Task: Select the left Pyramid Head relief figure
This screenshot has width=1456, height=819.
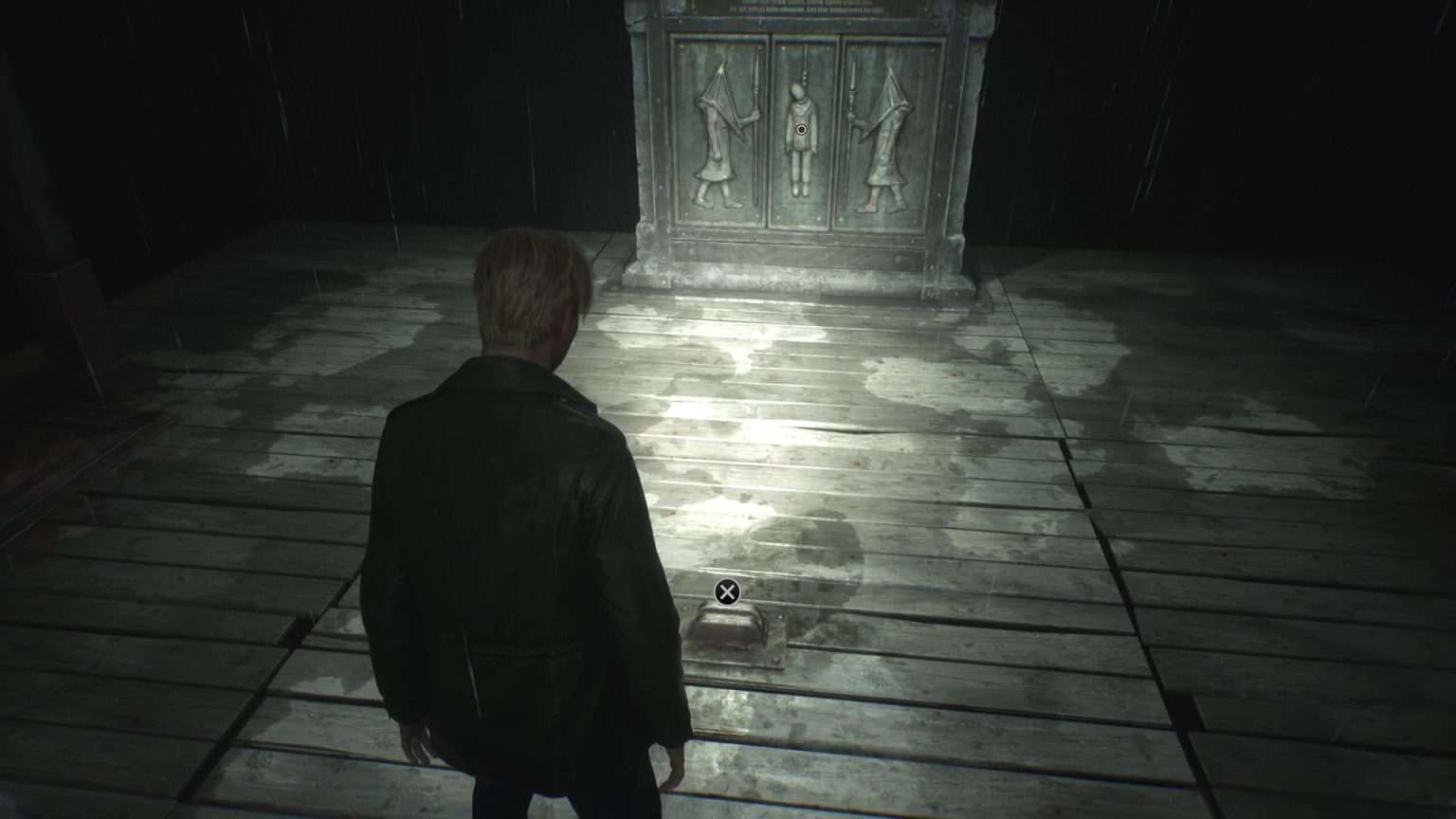Action: pyautogui.click(x=718, y=133)
